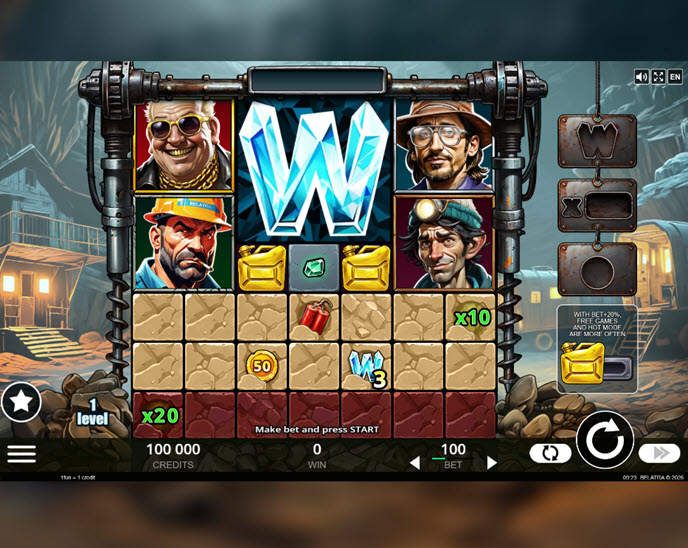Change the EN language setting
This screenshot has width=688, height=548.
[x=674, y=76]
